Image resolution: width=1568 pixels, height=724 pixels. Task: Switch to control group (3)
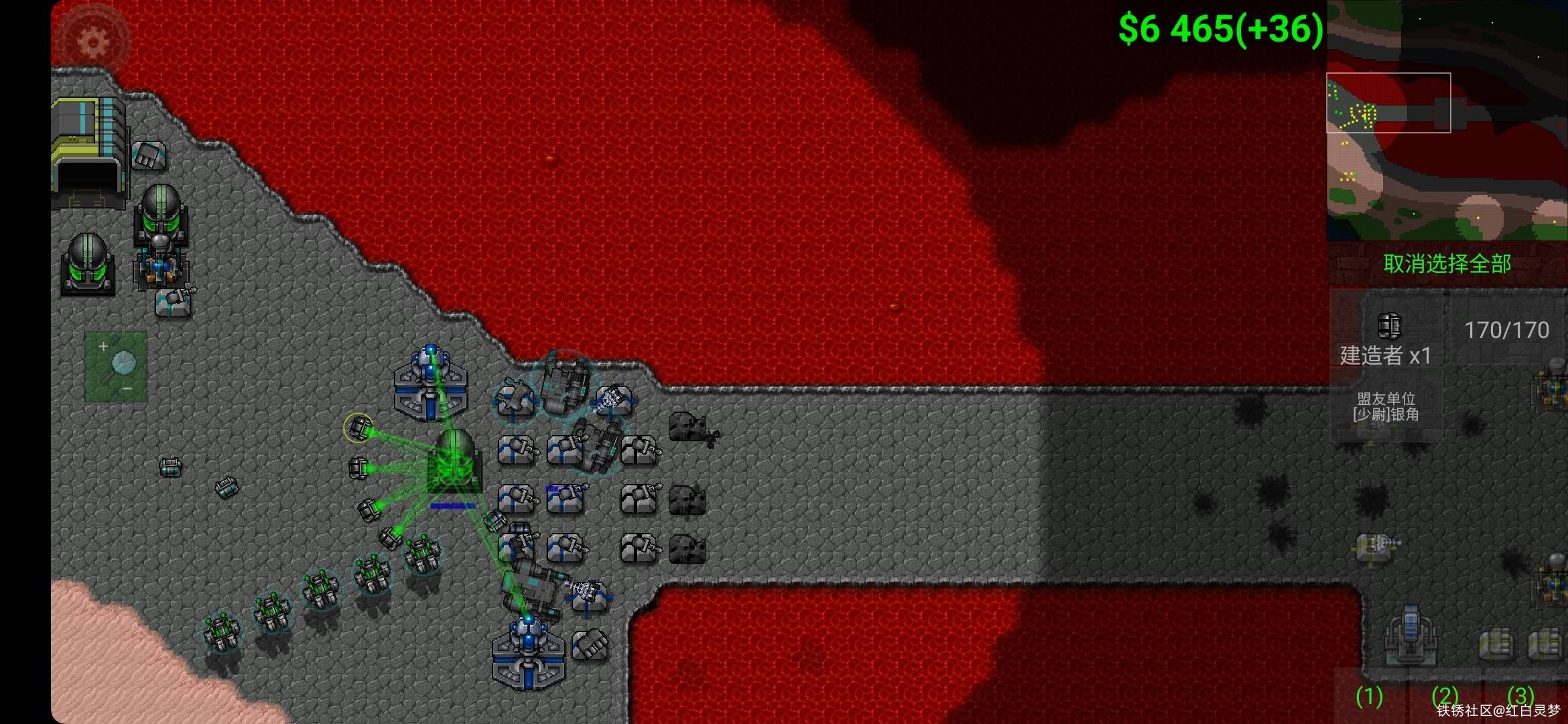[x=1521, y=696]
